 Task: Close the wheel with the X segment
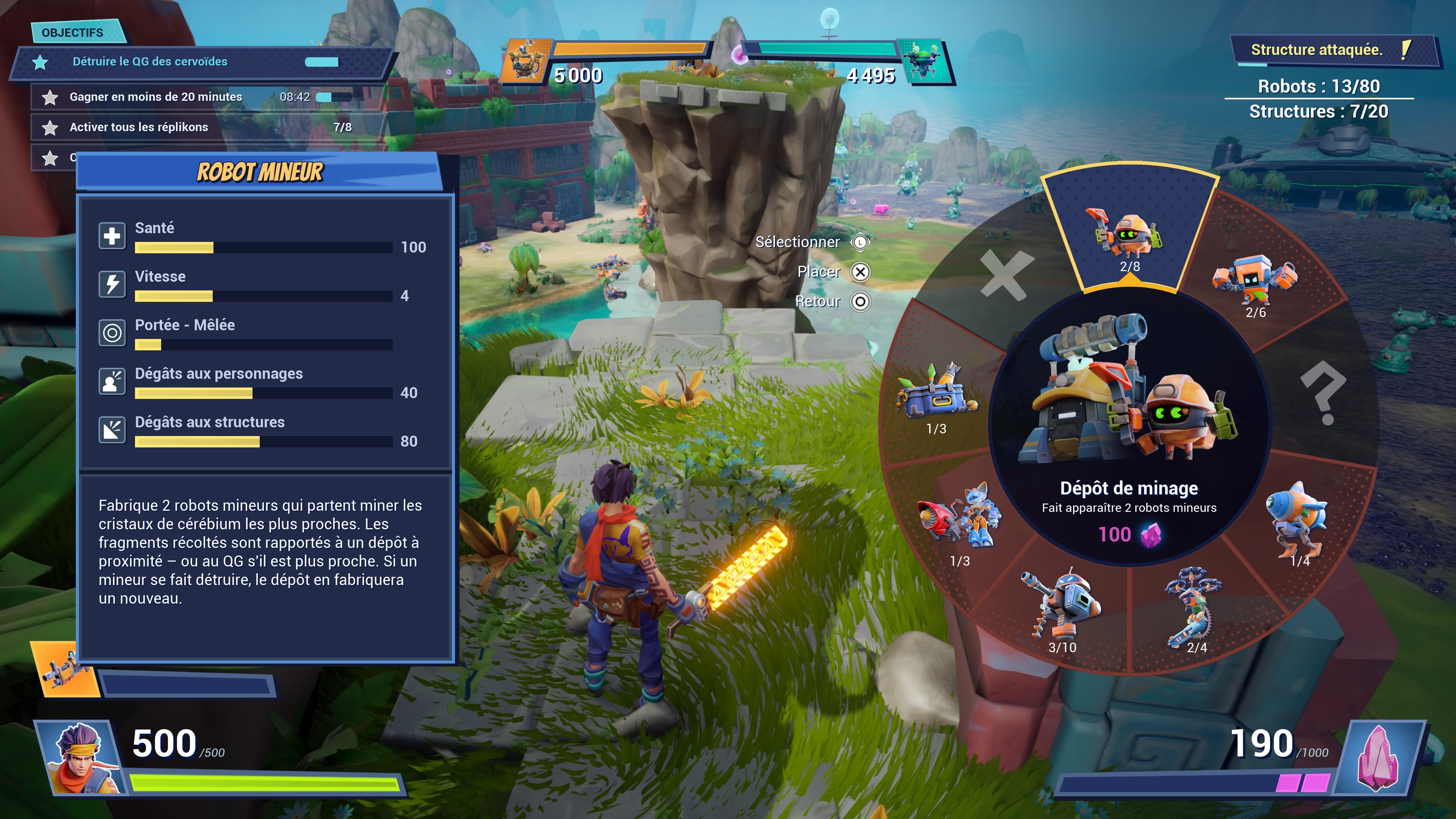click(1007, 275)
